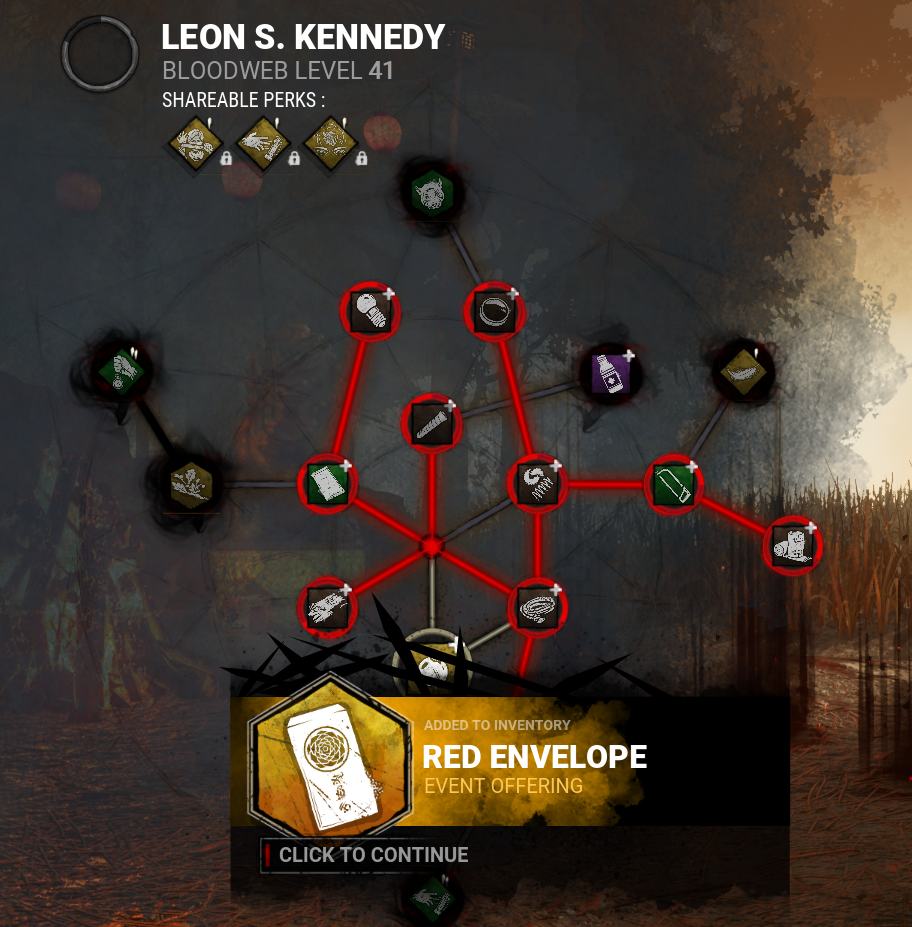Select the yellow feather perk node
The height and width of the screenshot is (927, 912).
coord(743,371)
